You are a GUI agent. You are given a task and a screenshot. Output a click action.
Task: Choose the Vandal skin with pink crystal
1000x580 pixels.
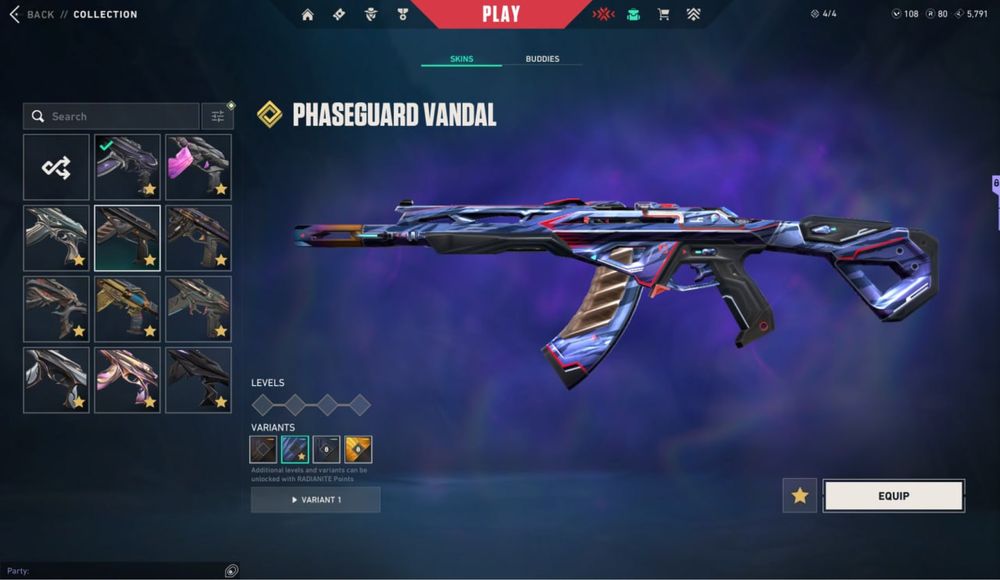[198, 167]
